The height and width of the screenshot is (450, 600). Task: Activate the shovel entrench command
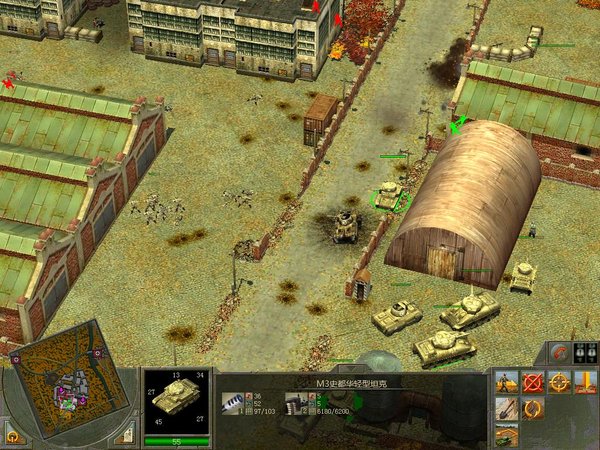(x=508, y=408)
